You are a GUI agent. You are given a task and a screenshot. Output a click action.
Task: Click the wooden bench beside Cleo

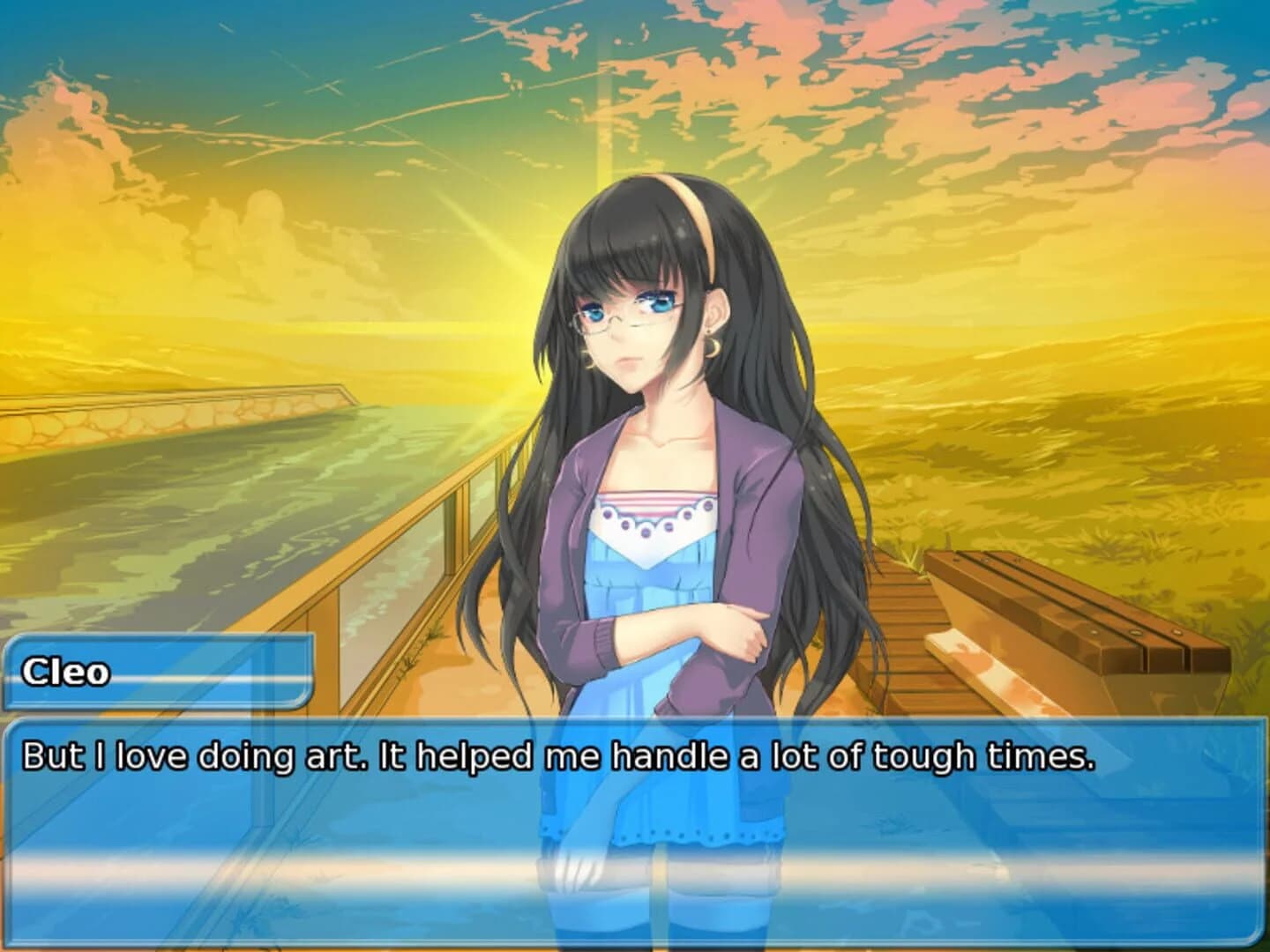click(1058, 608)
